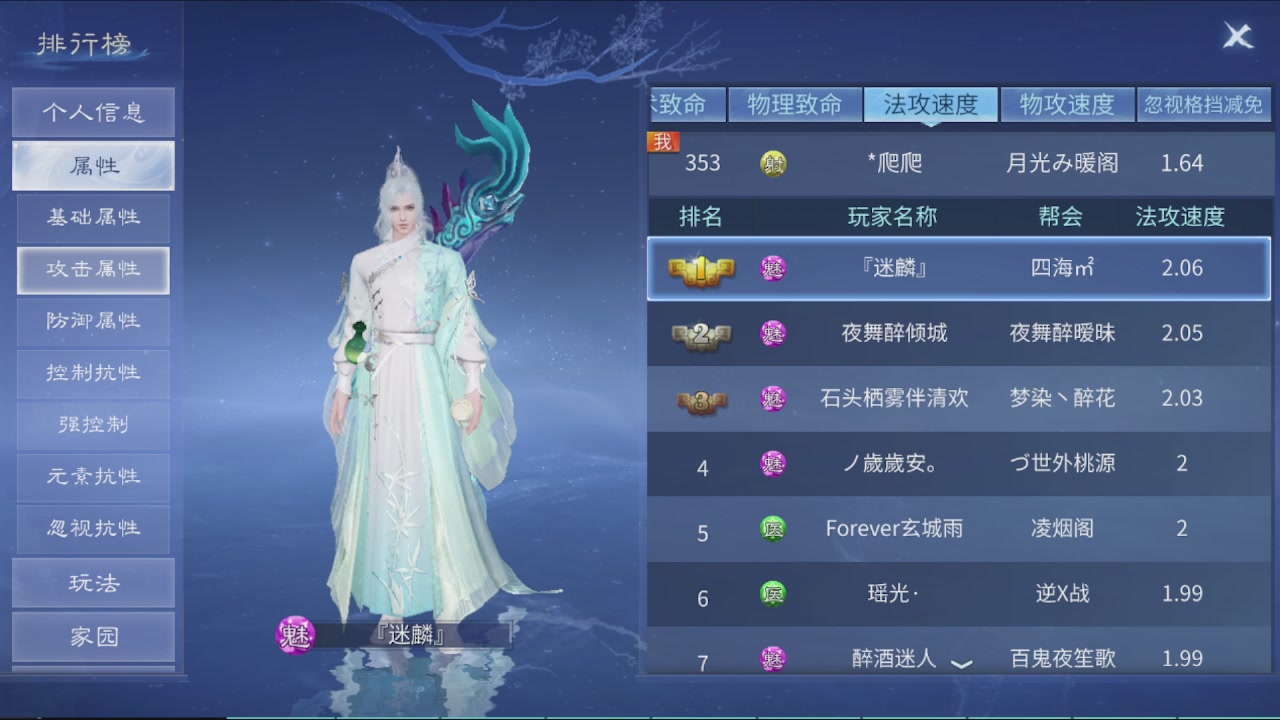
Task: Click the green 魔 icon next to Forever玄城雨
Action: [x=772, y=528]
